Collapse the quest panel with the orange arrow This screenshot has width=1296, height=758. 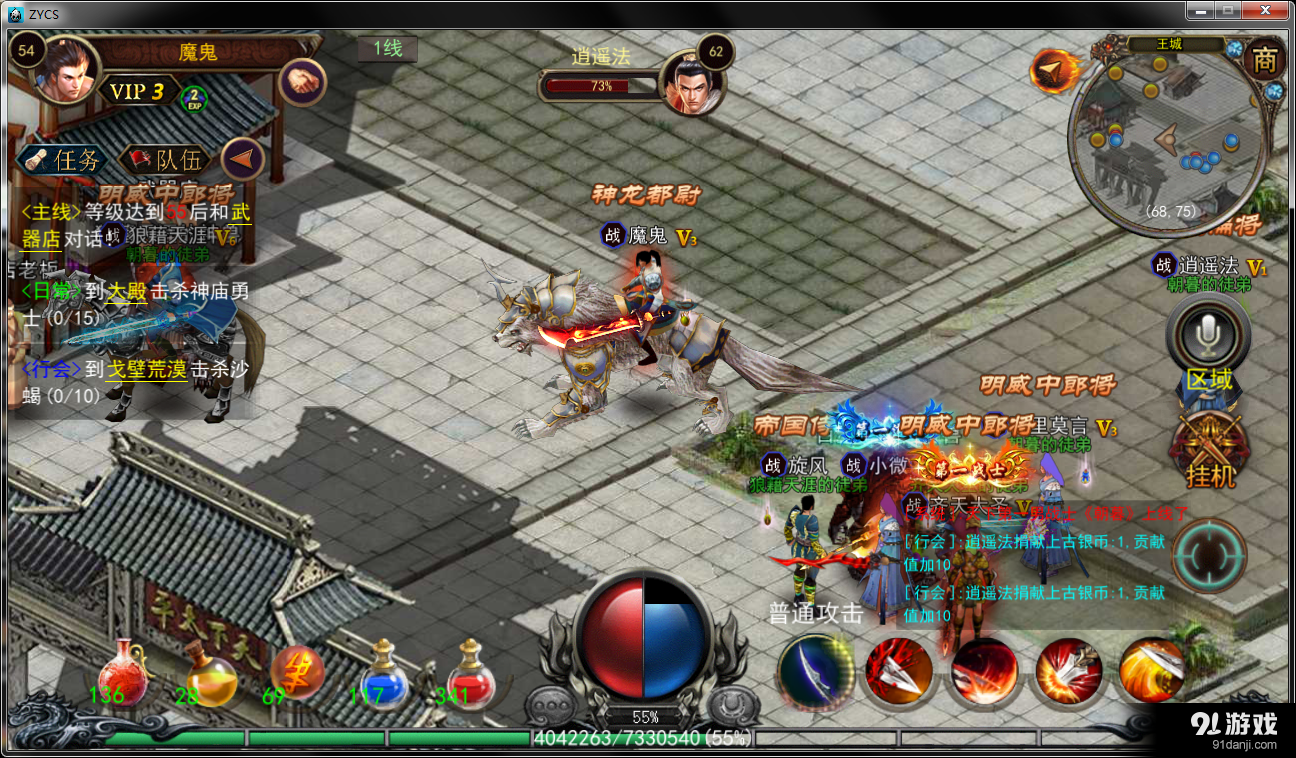point(242,158)
